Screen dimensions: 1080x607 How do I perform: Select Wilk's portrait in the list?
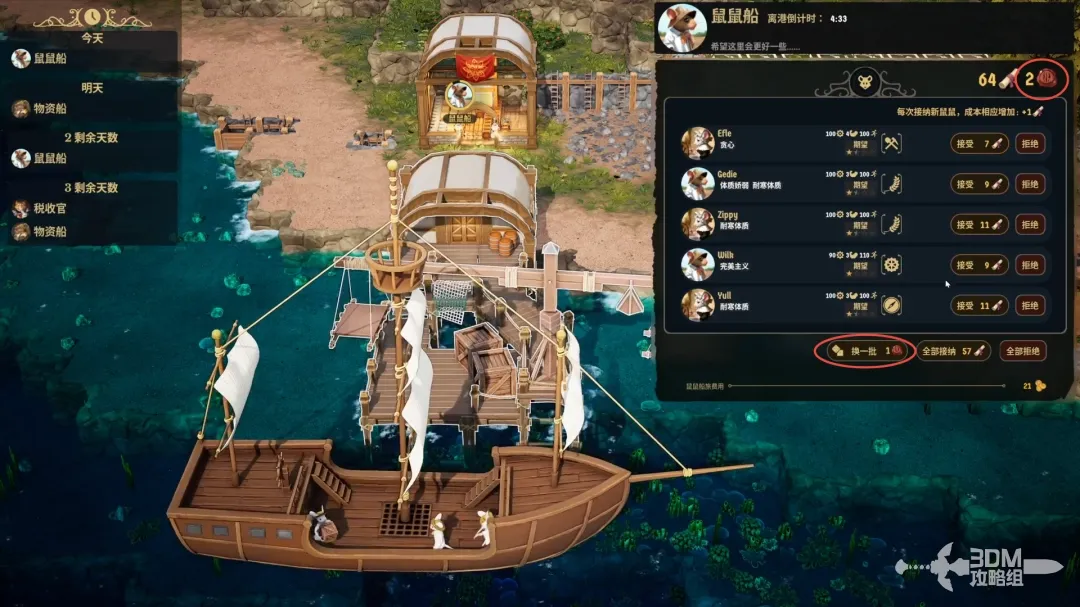[x=697, y=264]
